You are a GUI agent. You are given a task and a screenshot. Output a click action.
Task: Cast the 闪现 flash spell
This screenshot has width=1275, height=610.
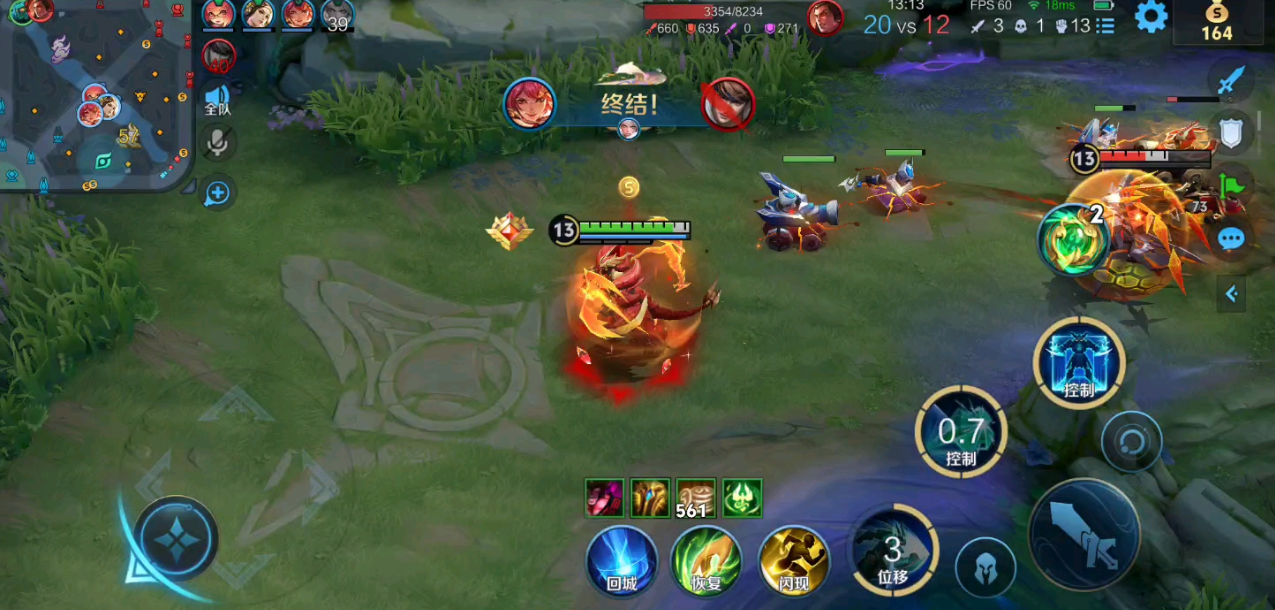(794, 561)
